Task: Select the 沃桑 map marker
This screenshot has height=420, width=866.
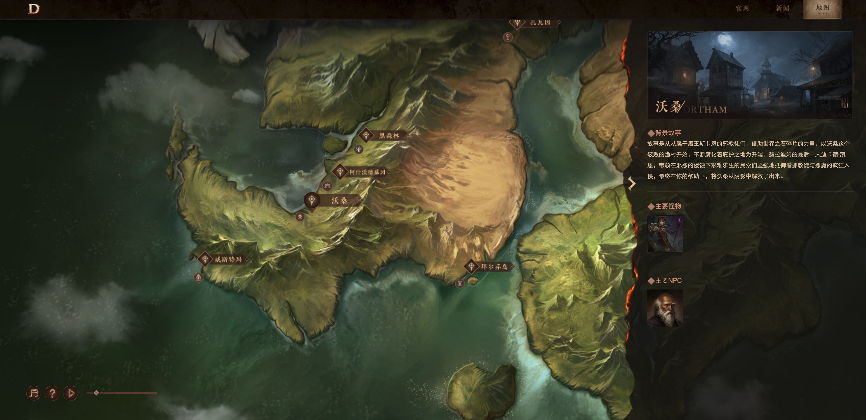Action: (313, 200)
